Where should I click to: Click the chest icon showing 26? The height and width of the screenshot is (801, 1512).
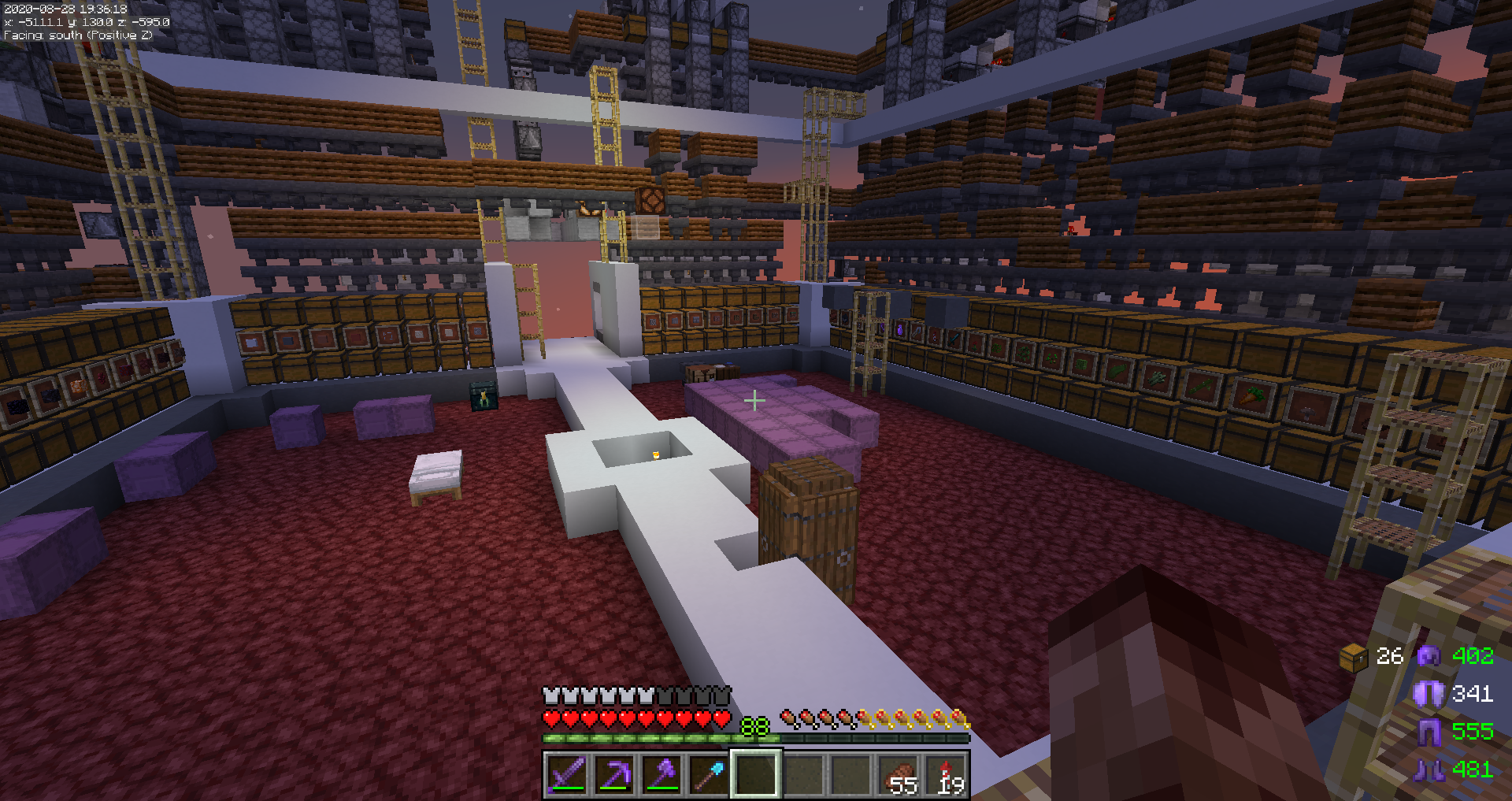1353,657
